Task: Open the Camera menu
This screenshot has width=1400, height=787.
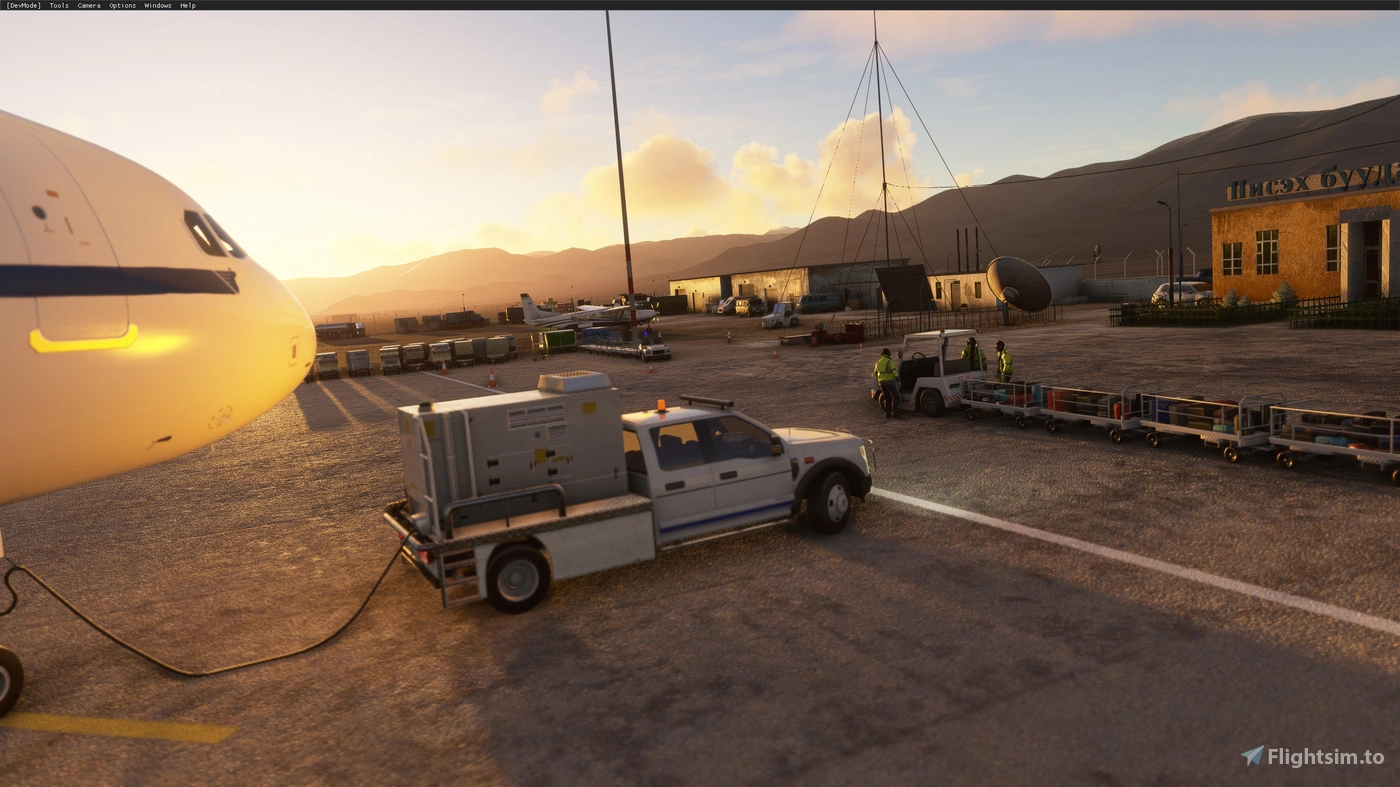Action: coord(87,4)
